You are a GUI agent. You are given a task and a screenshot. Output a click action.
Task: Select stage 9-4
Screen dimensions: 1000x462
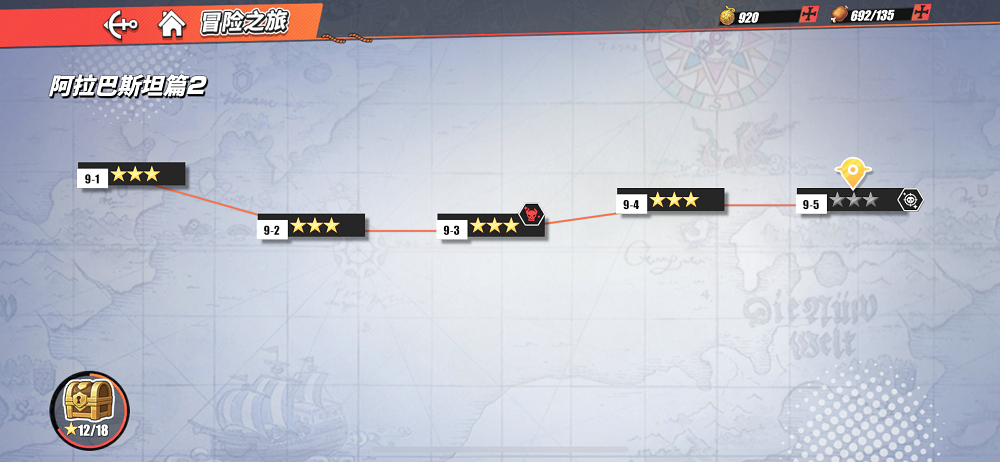pyautogui.click(x=670, y=201)
